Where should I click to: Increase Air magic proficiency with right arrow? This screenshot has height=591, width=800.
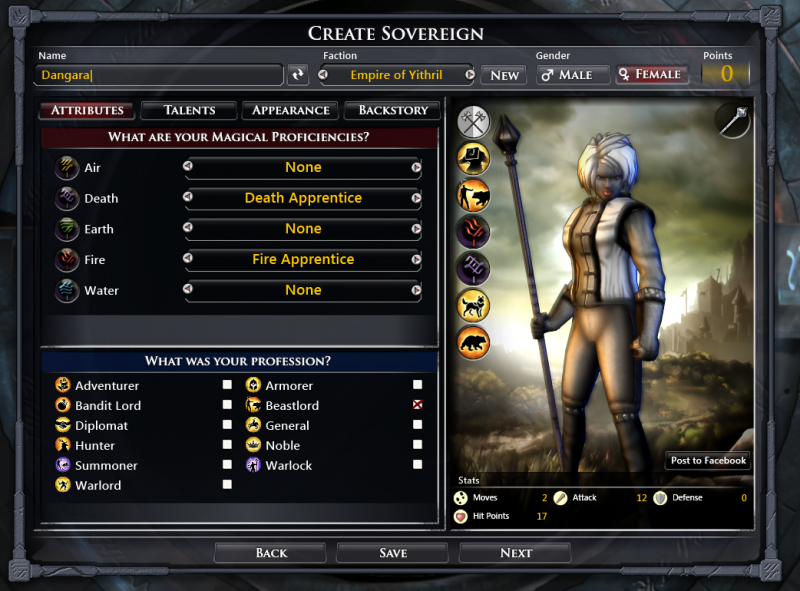pyautogui.click(x=416, y=168)
